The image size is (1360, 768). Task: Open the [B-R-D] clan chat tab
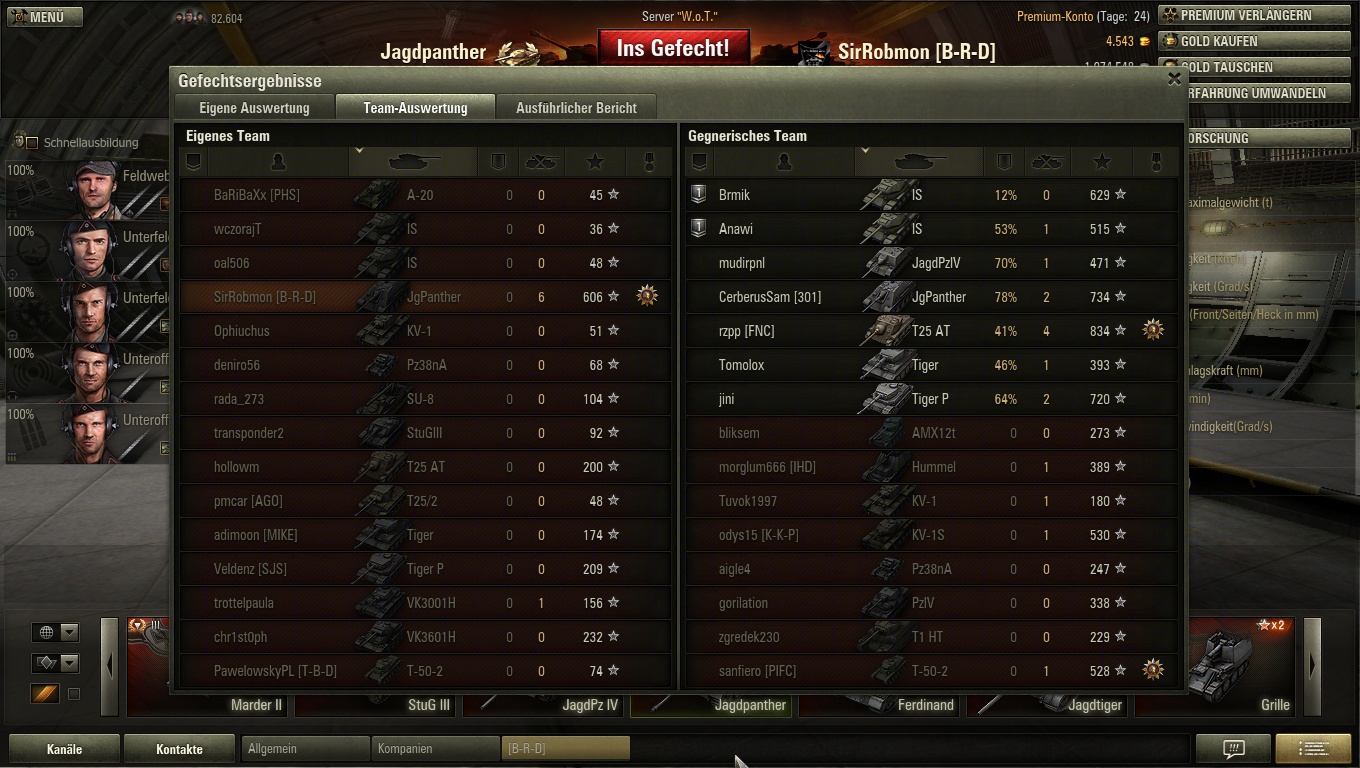pyautogui.click(x=565, y=748)
